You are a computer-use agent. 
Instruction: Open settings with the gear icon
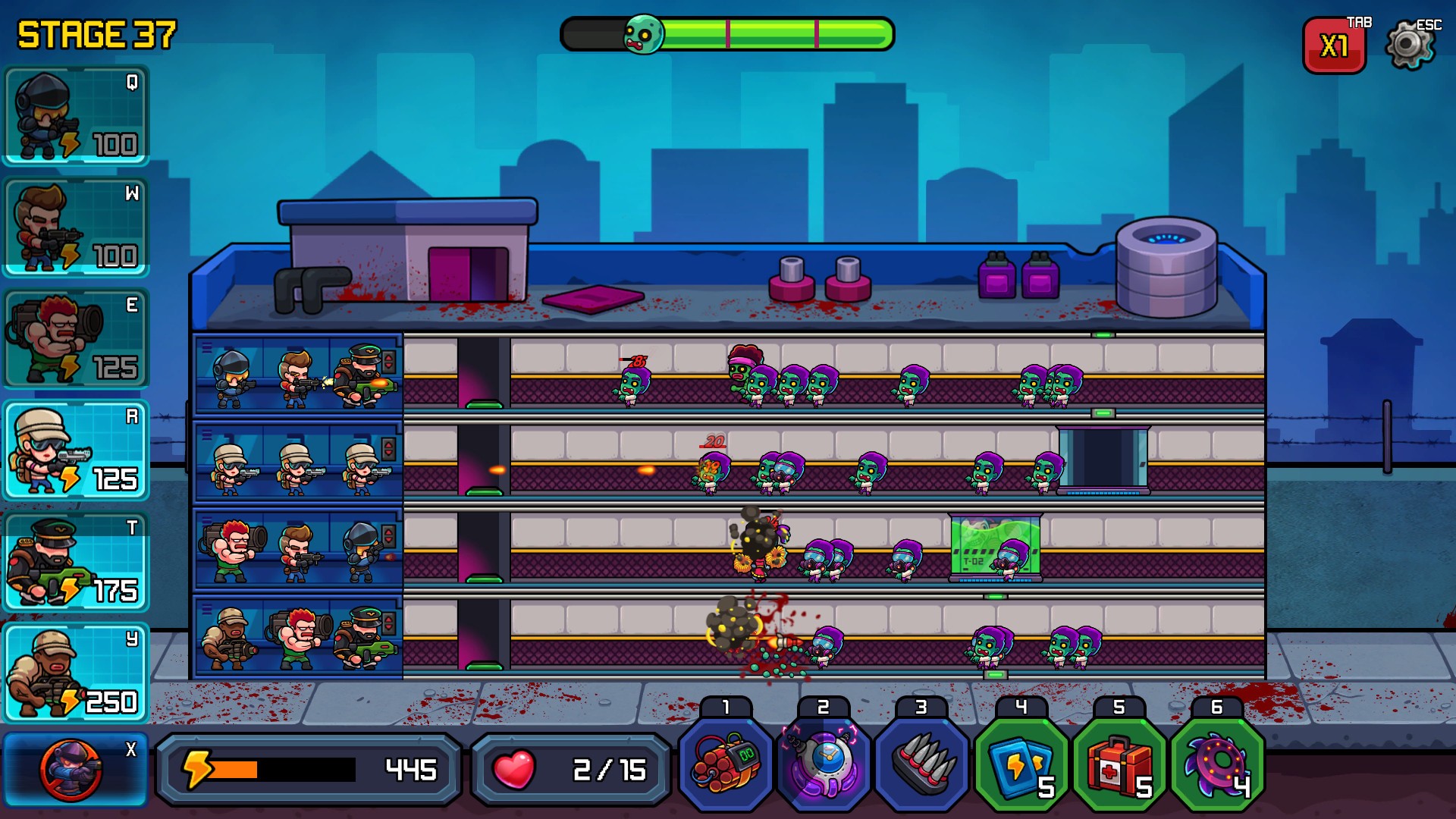1410,45
